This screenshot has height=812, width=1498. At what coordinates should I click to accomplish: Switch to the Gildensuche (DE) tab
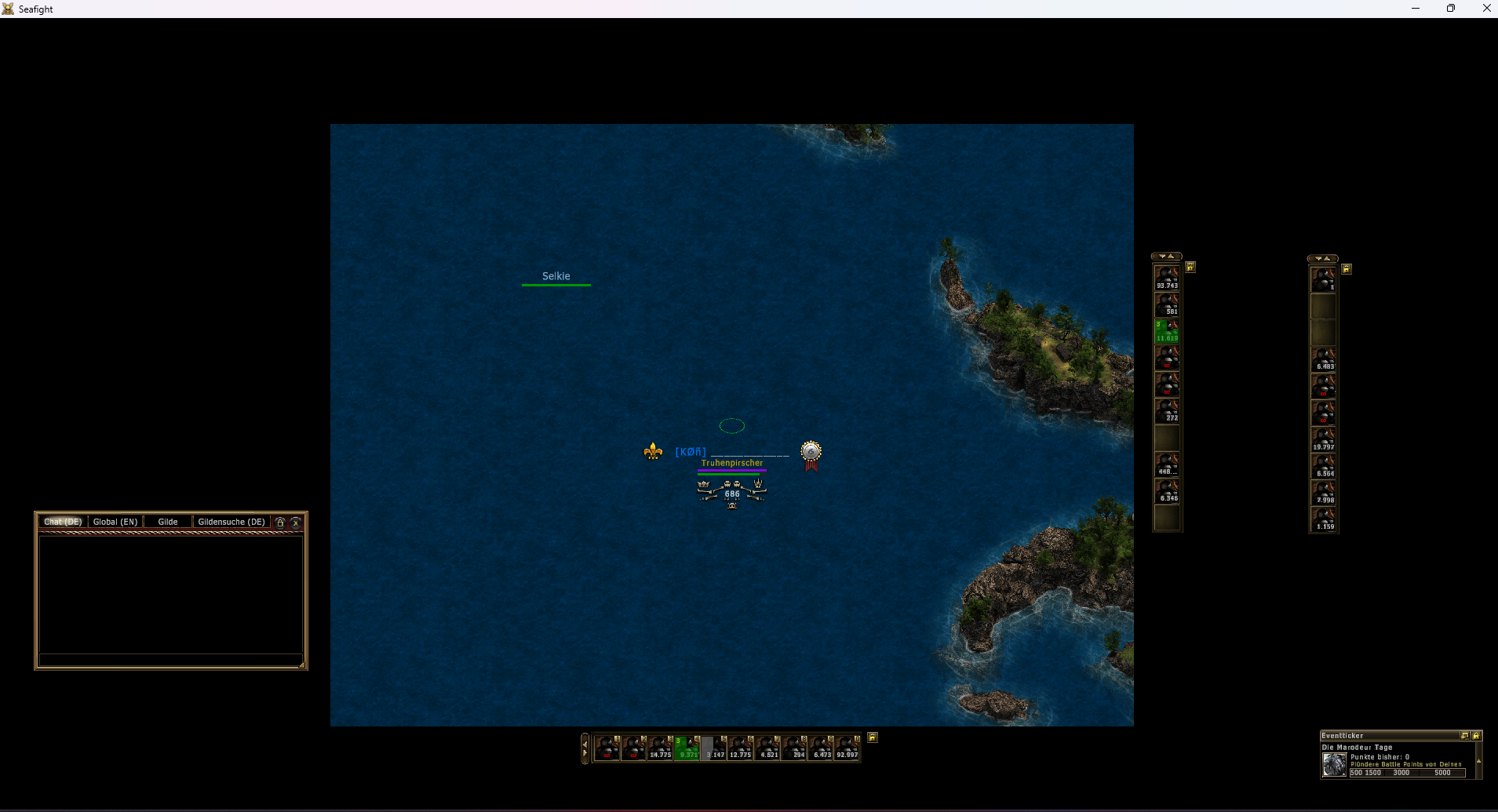point(231,522)
